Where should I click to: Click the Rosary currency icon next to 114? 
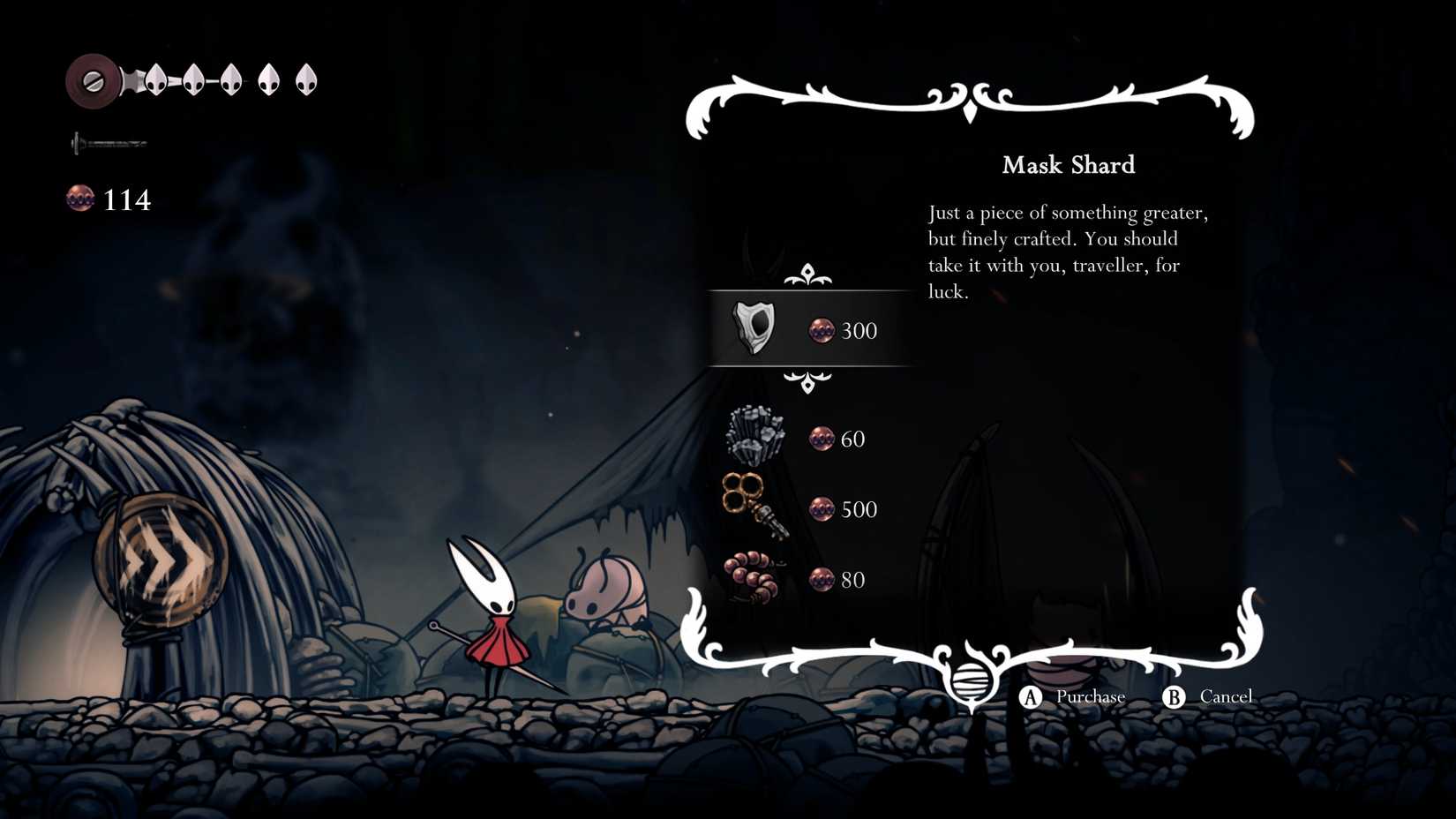[80, 199]
